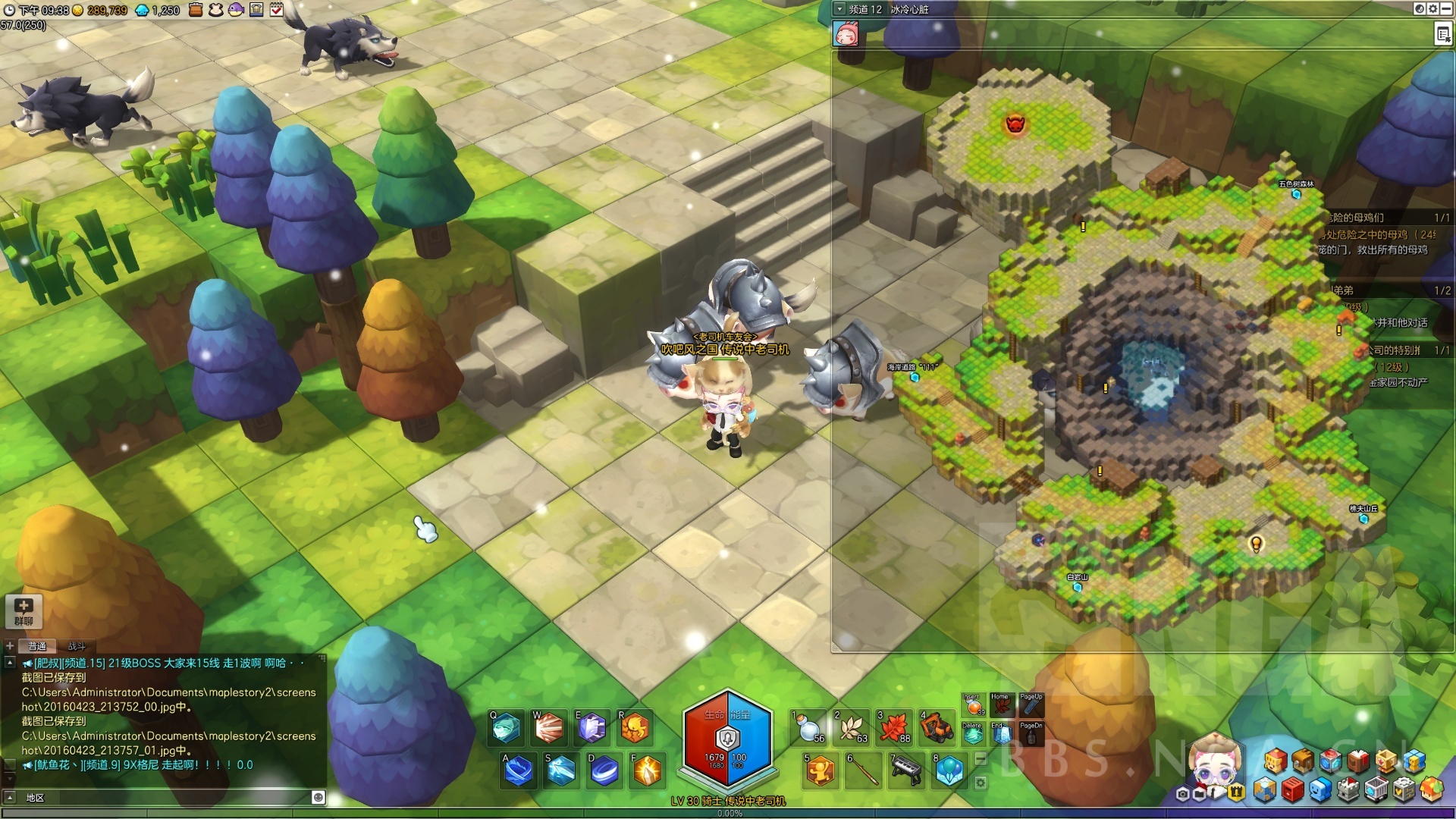The height and width of the screenshot is (819, 1456).
Task: Open the treasure chest menu cube
Action: coord(1303,761)
